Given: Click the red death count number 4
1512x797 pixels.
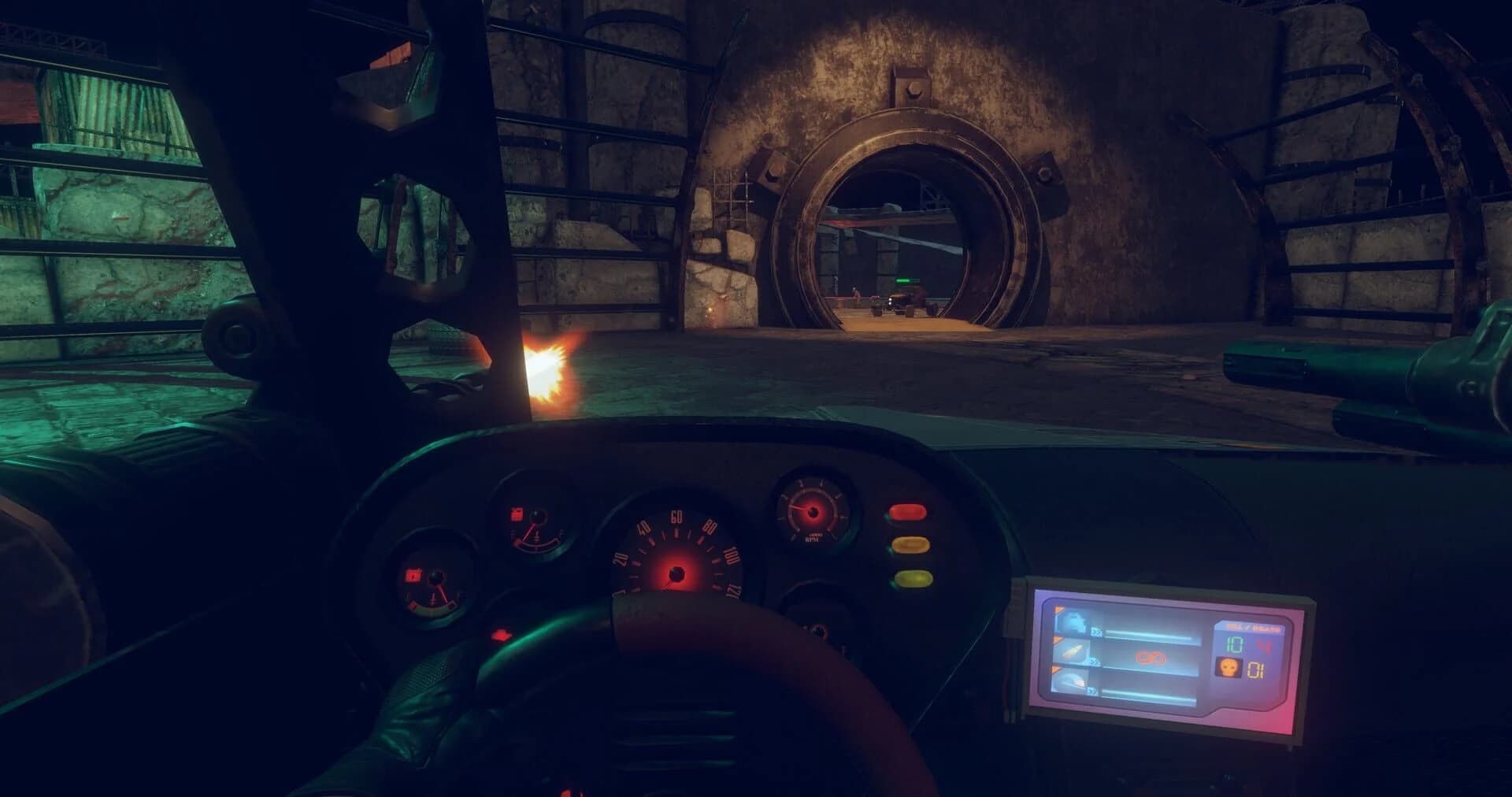Looking at the screenshot, I should point(1266,647).
